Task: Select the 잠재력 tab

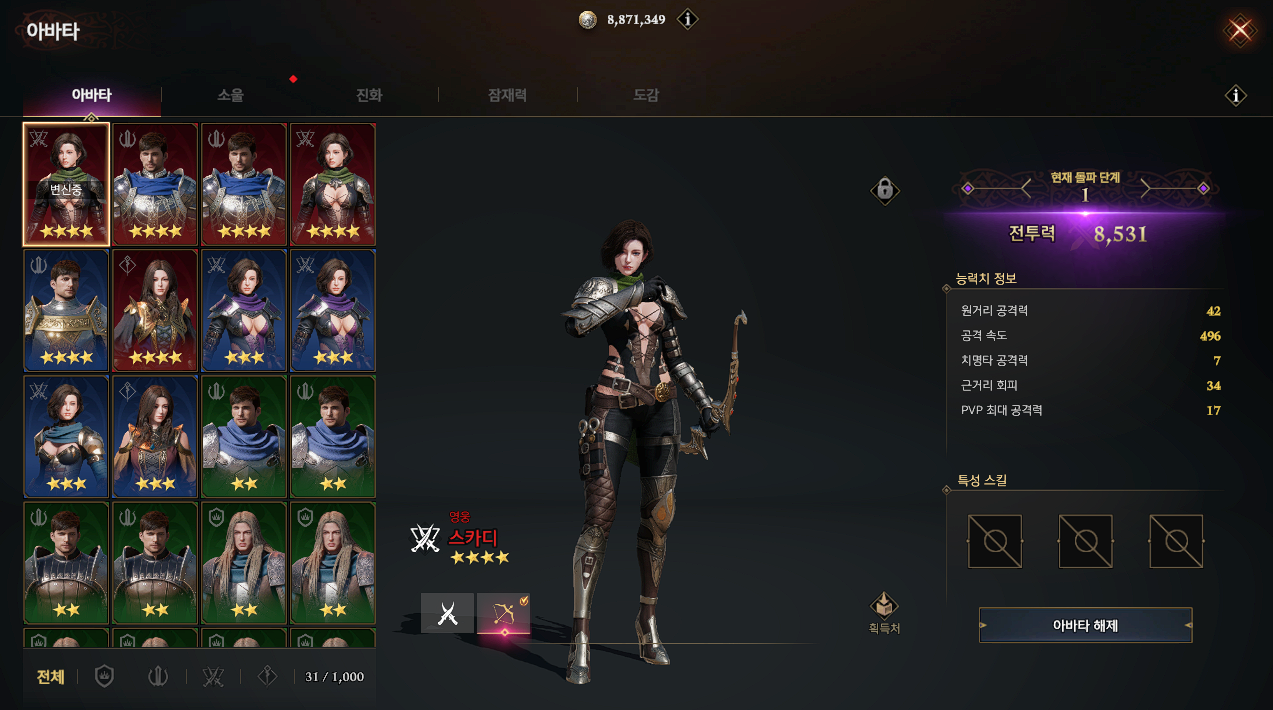Action: coord(507,96)
